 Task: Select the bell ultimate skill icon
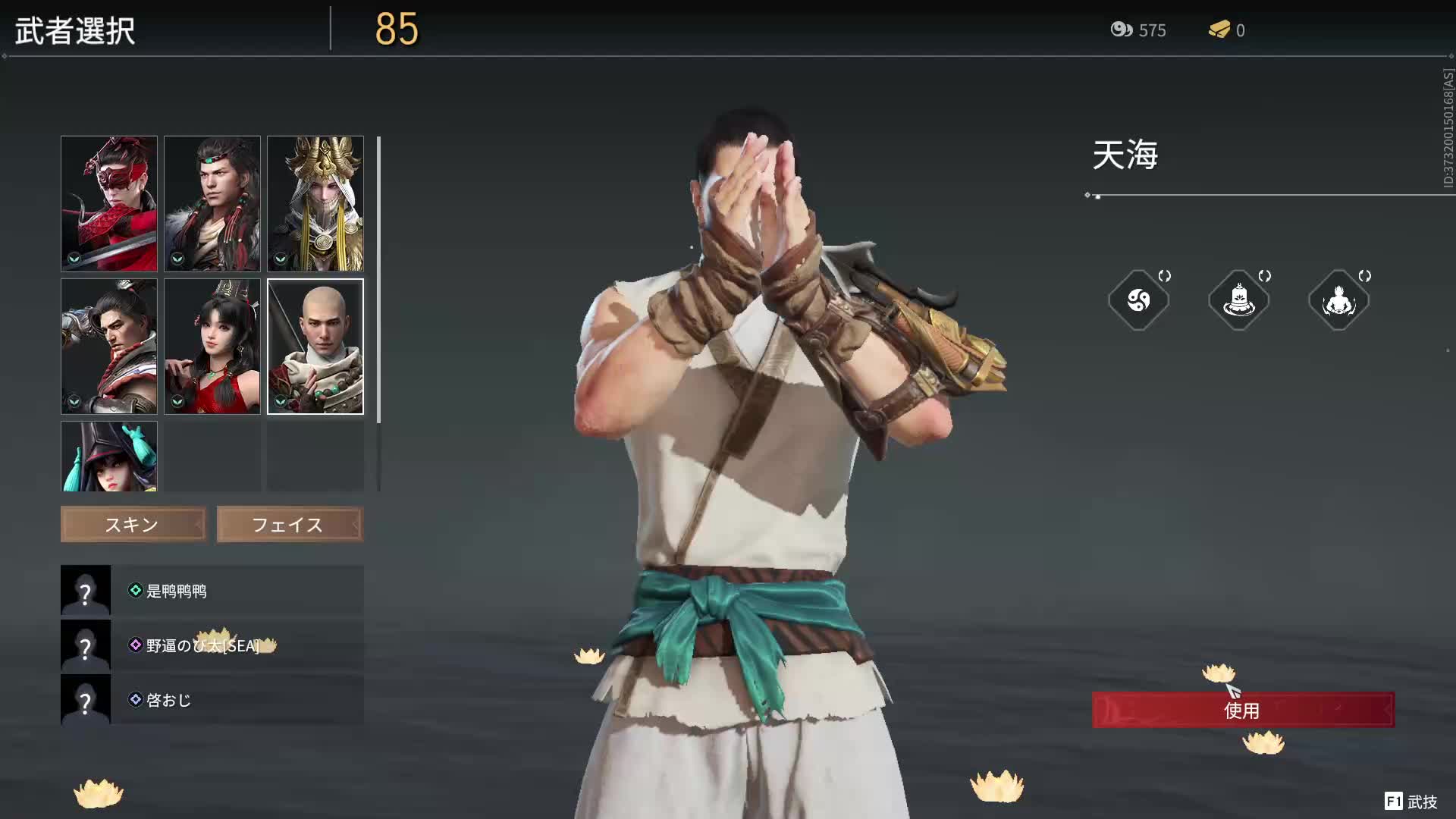click(x=1239, y=300)
